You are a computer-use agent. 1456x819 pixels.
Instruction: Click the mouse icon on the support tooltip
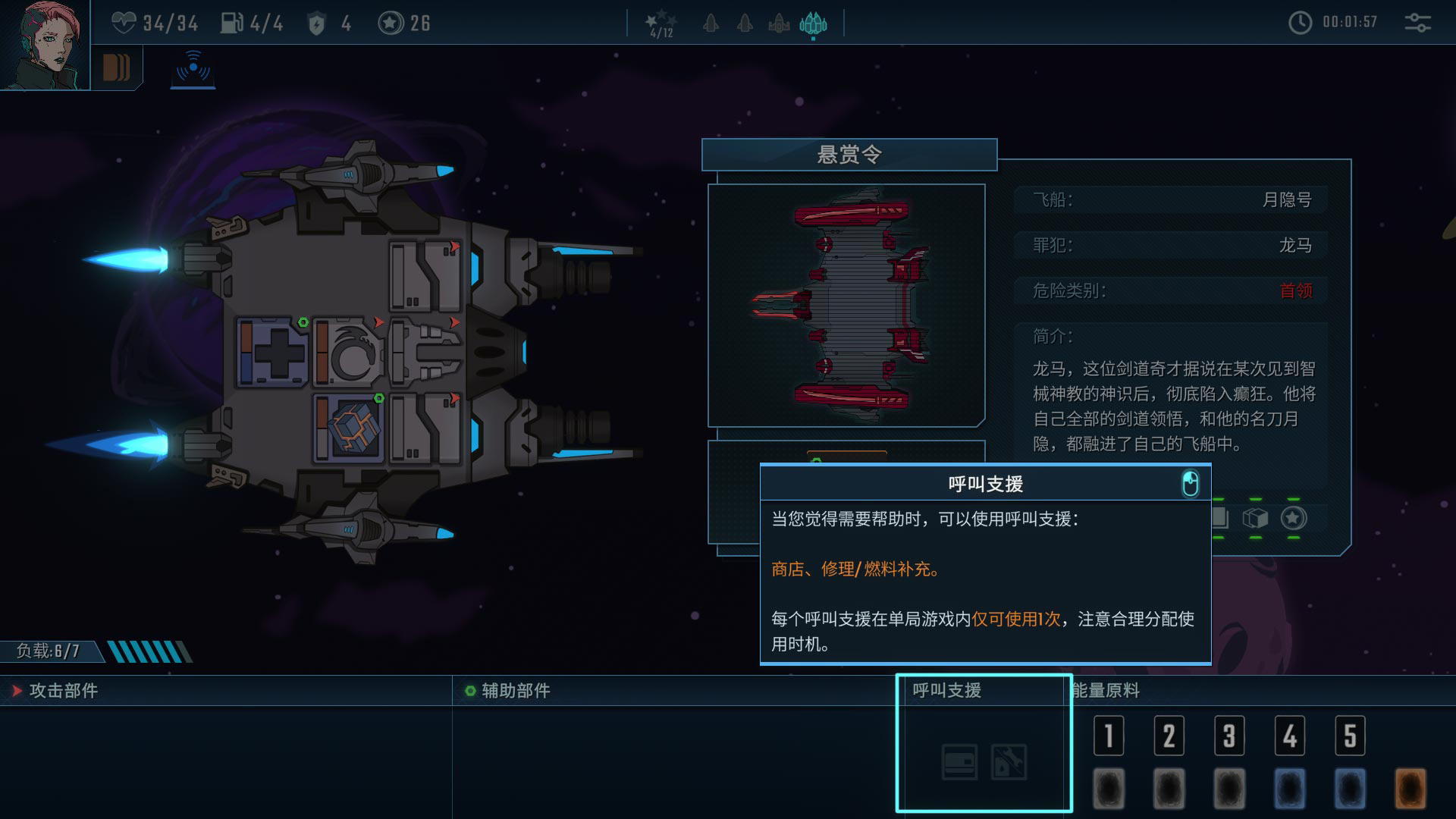coord(1190,484)
